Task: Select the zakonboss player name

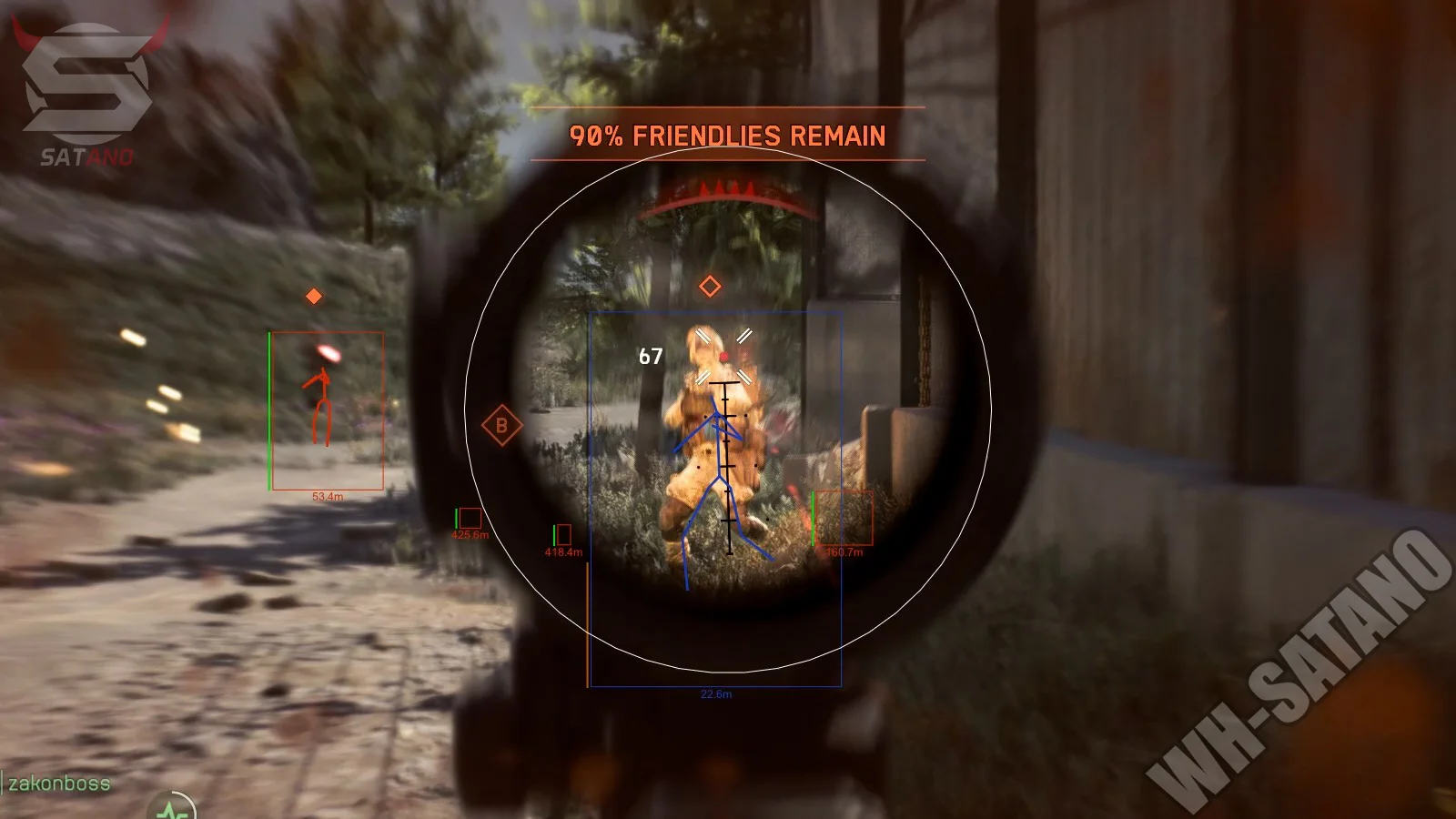Action: tap(59, 784)
